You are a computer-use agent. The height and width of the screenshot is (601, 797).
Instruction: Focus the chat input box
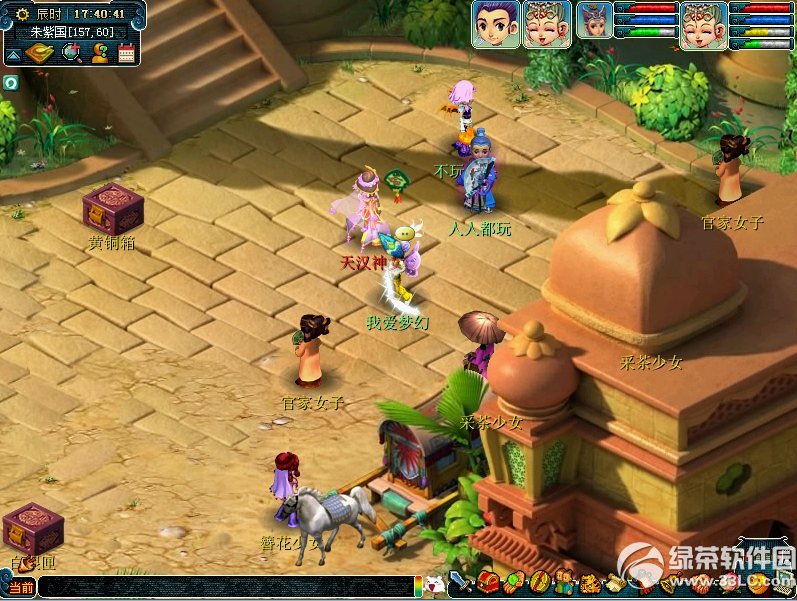click(x=225, y=588)
